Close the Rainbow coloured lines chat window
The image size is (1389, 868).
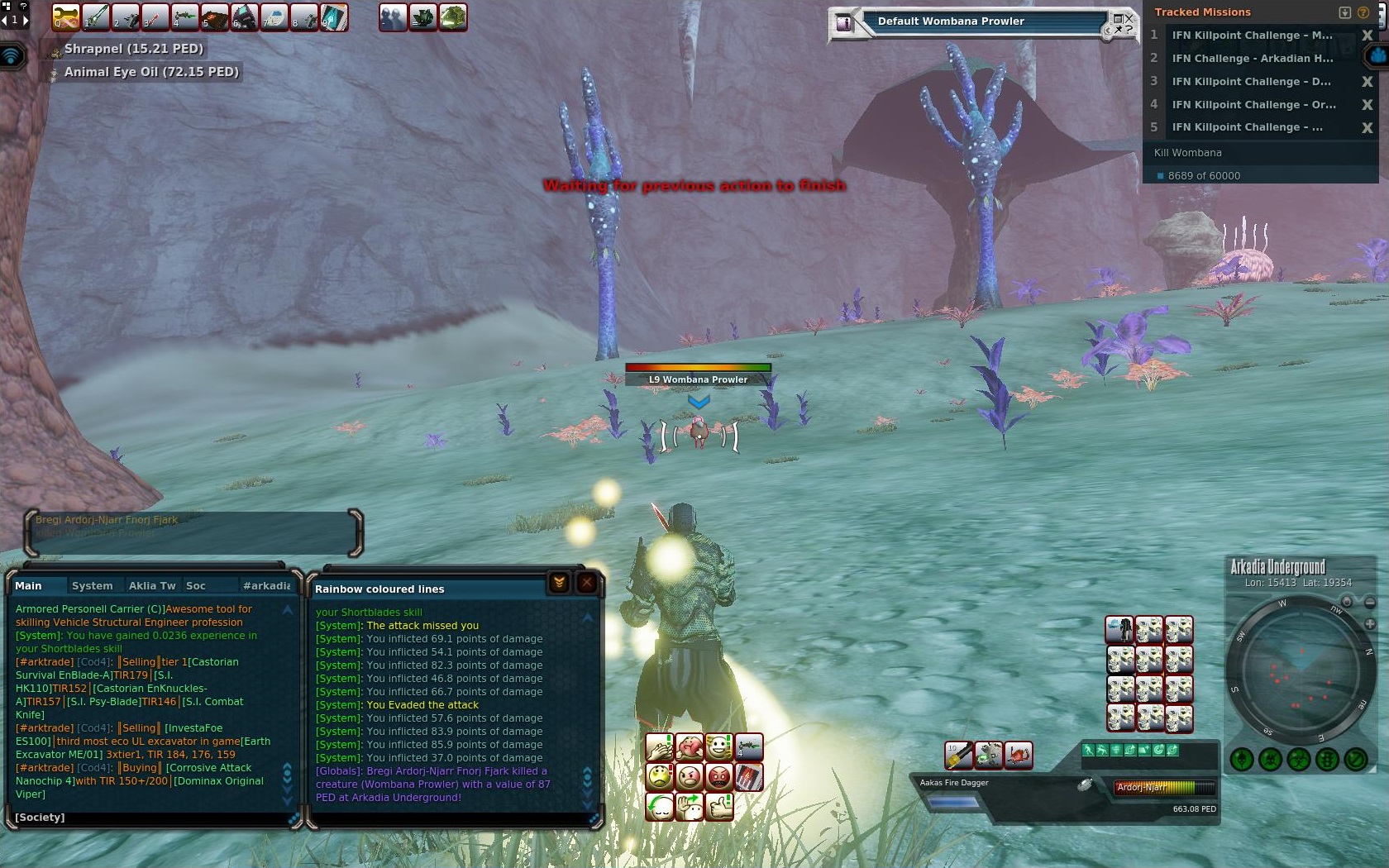(587, 583)
